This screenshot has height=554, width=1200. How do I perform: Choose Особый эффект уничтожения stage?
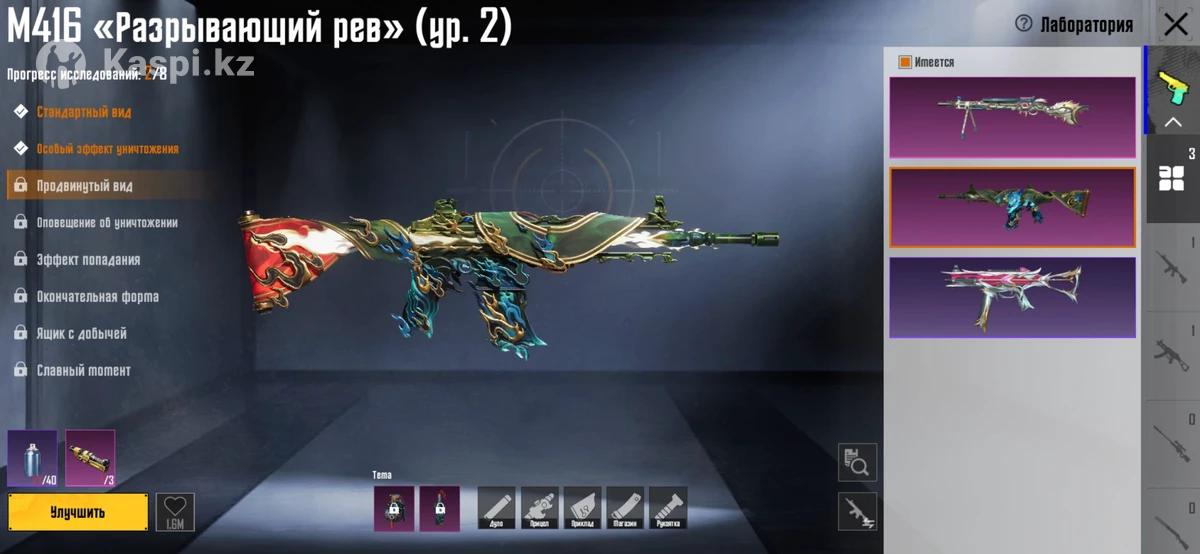pyautogui.click(x=107, y=149)
